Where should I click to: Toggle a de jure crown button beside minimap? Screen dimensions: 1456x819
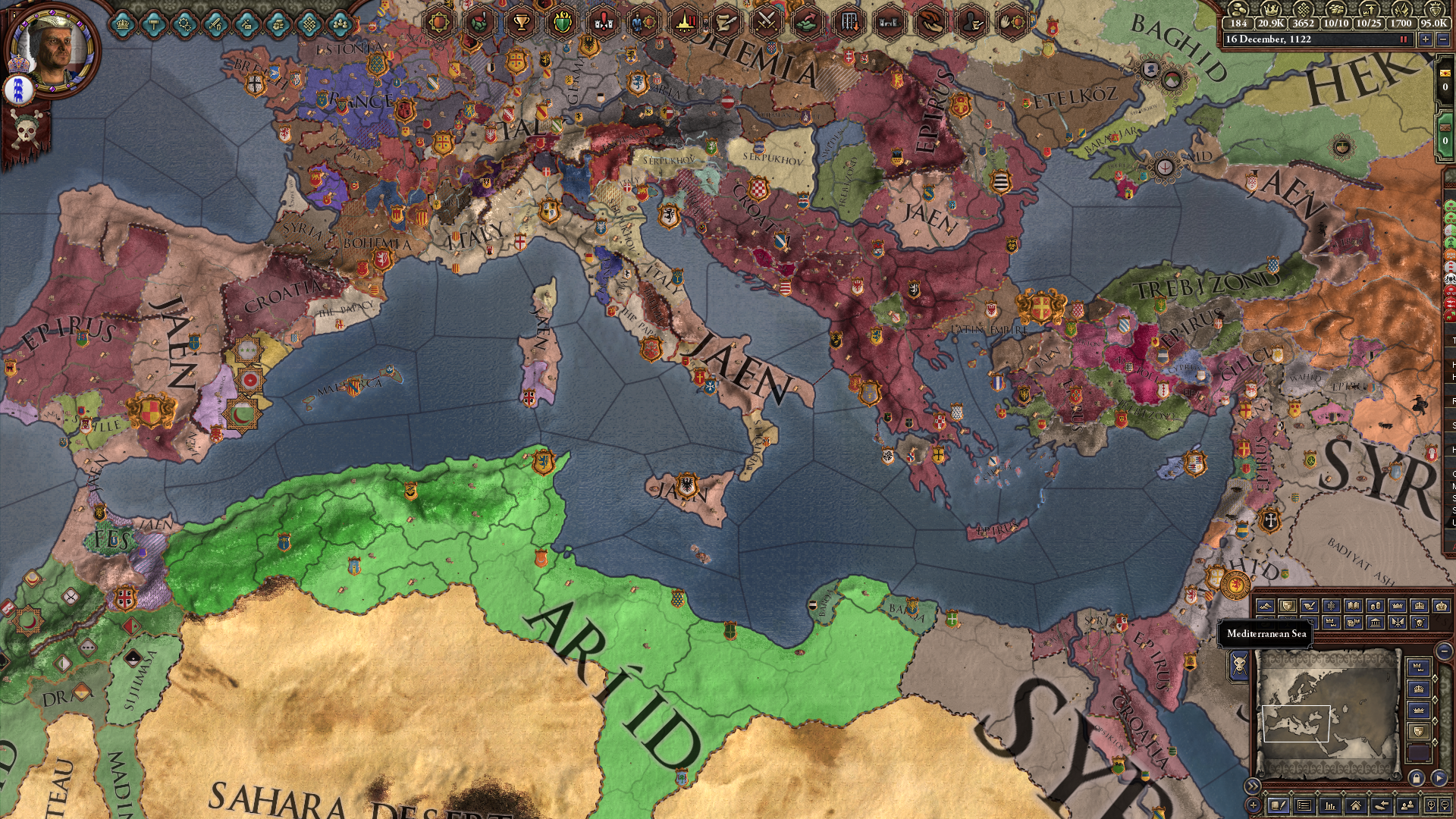click(1418, 667)
